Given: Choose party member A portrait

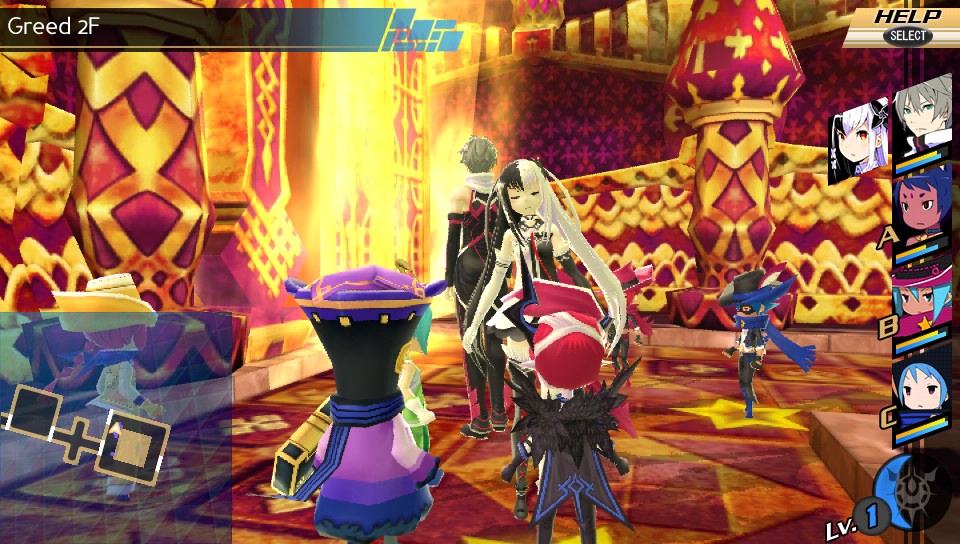Looking at the screenshot, I should click(x=920, y=210).
